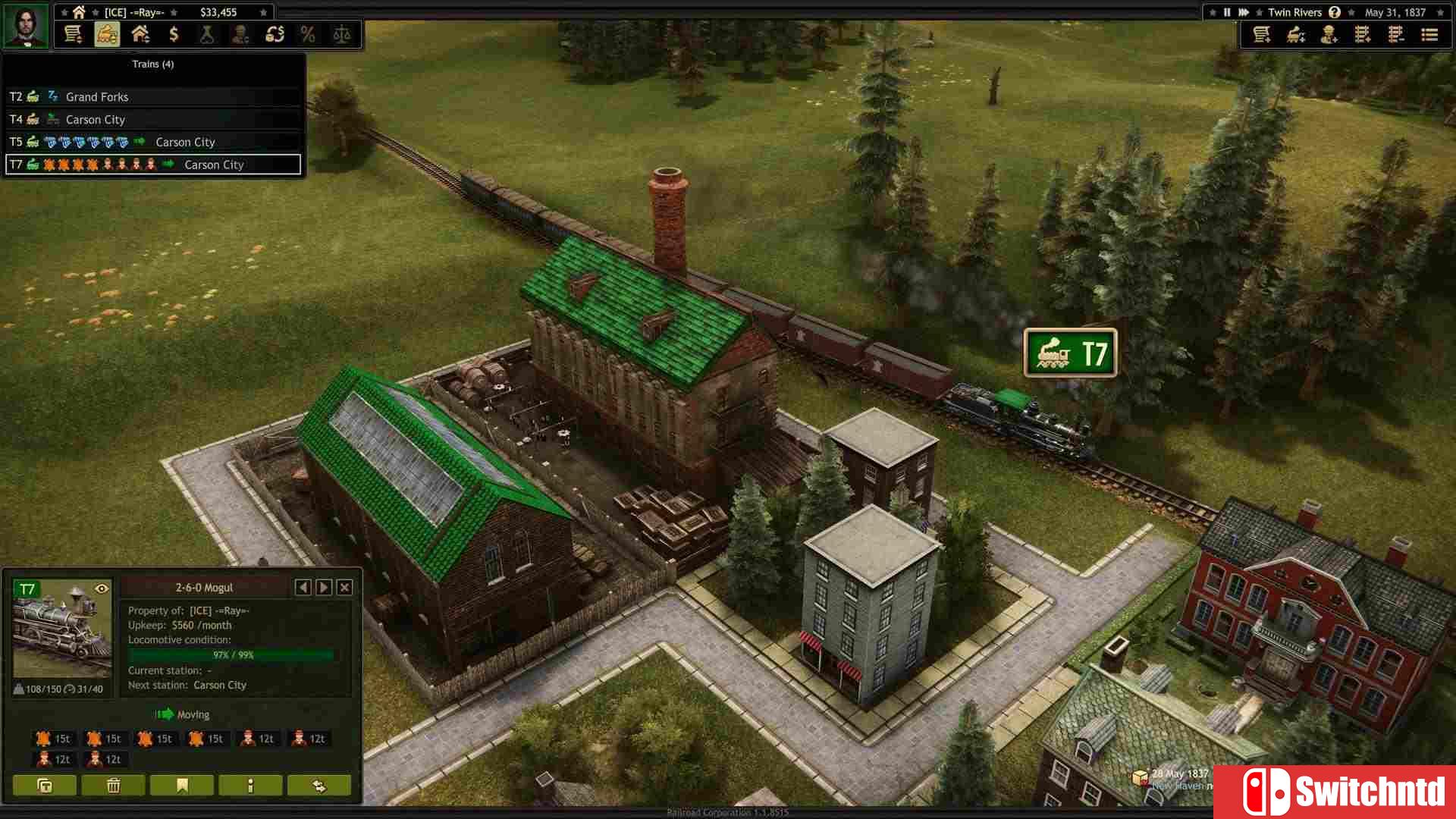The width and height of the screenshot is (1456, 819).
Task: Click the duplicate train icon
Action: click(x=44, y=786)
